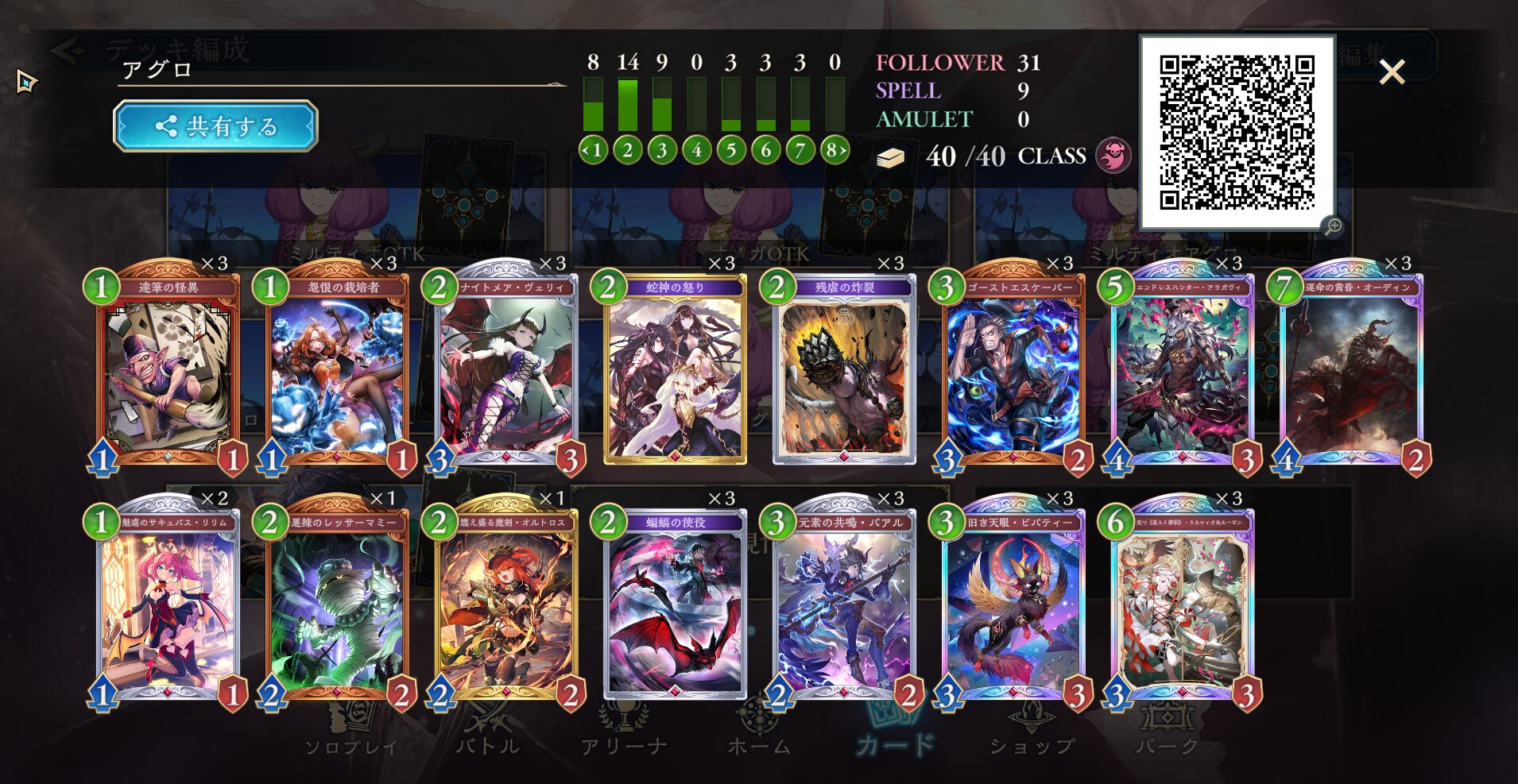The height and width of the screenshot is (784, 1518).
Task: Select the 残虐の炸裂 spell card
Action: (845, 370)
